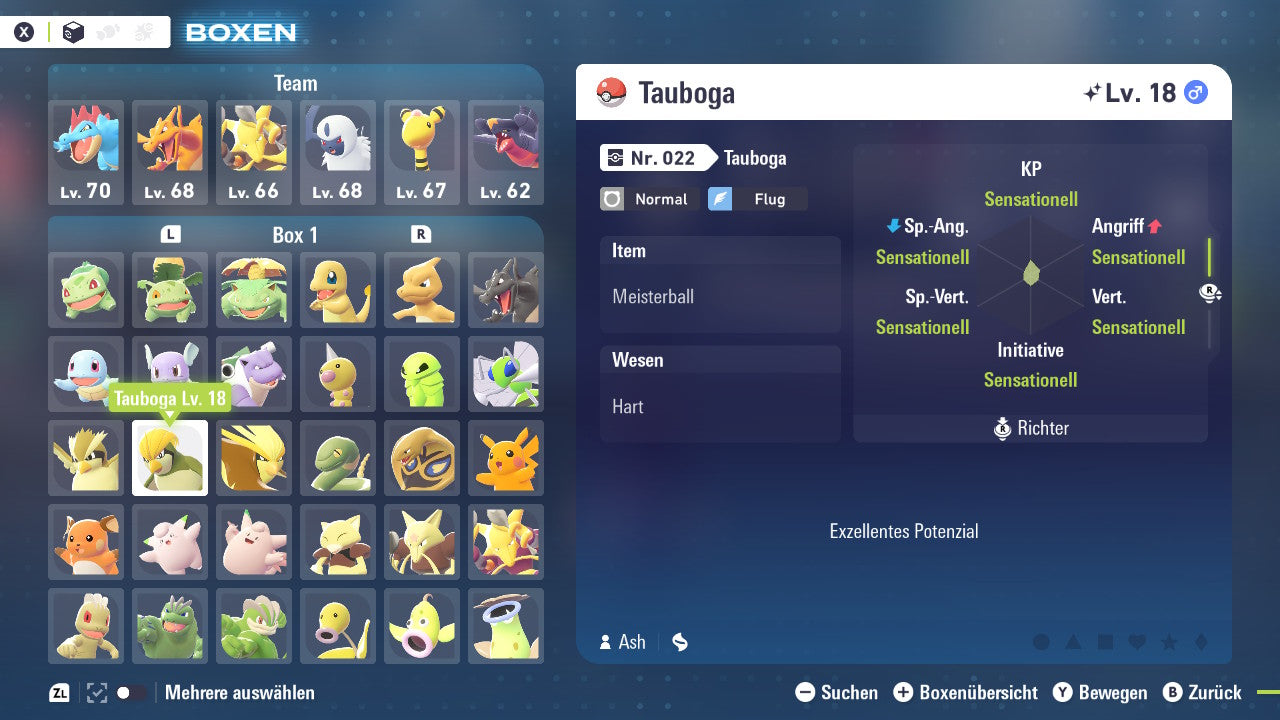1280x720 pixels.
Task: Switch to the grayed-out Pokémon pair tab
Action: coord(106,31)
